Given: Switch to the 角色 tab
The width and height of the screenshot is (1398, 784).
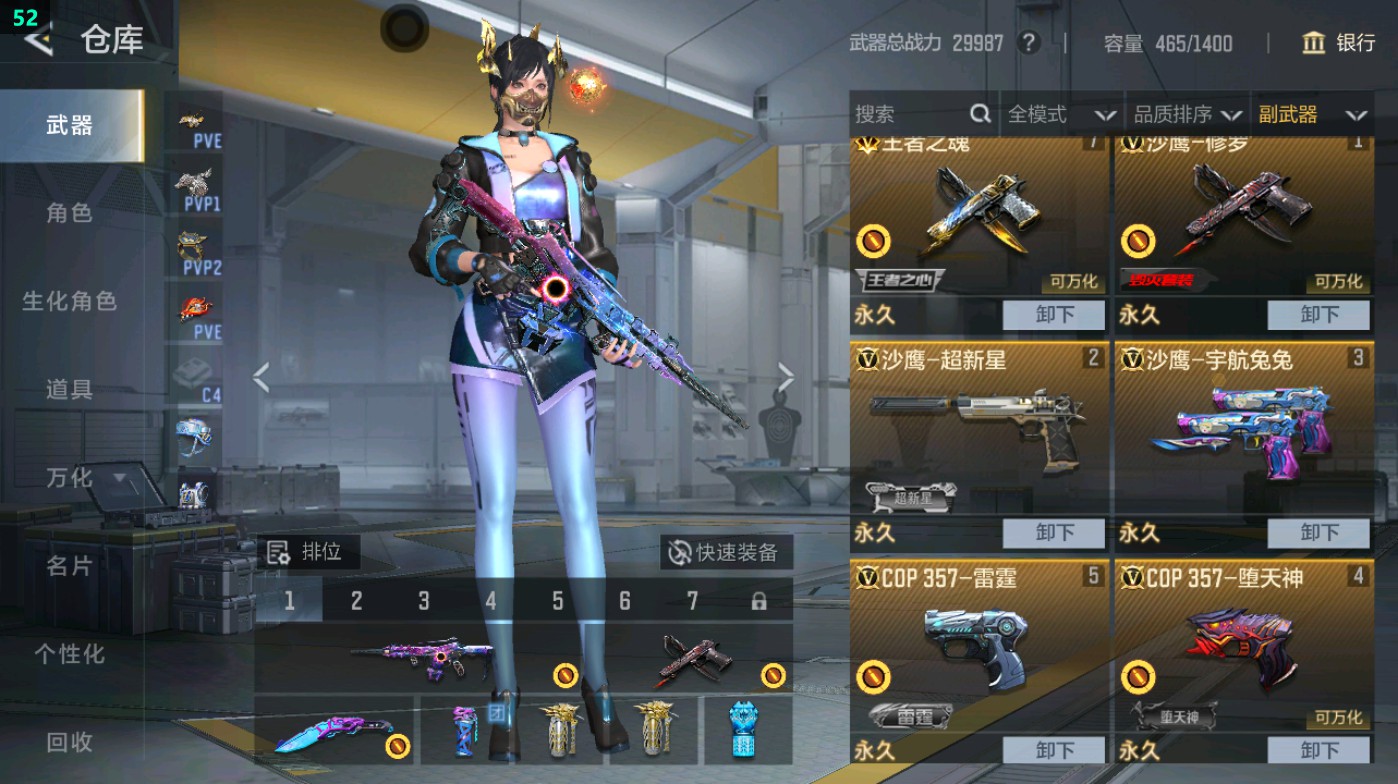Looking at the screenshot, I should point(69,213).
